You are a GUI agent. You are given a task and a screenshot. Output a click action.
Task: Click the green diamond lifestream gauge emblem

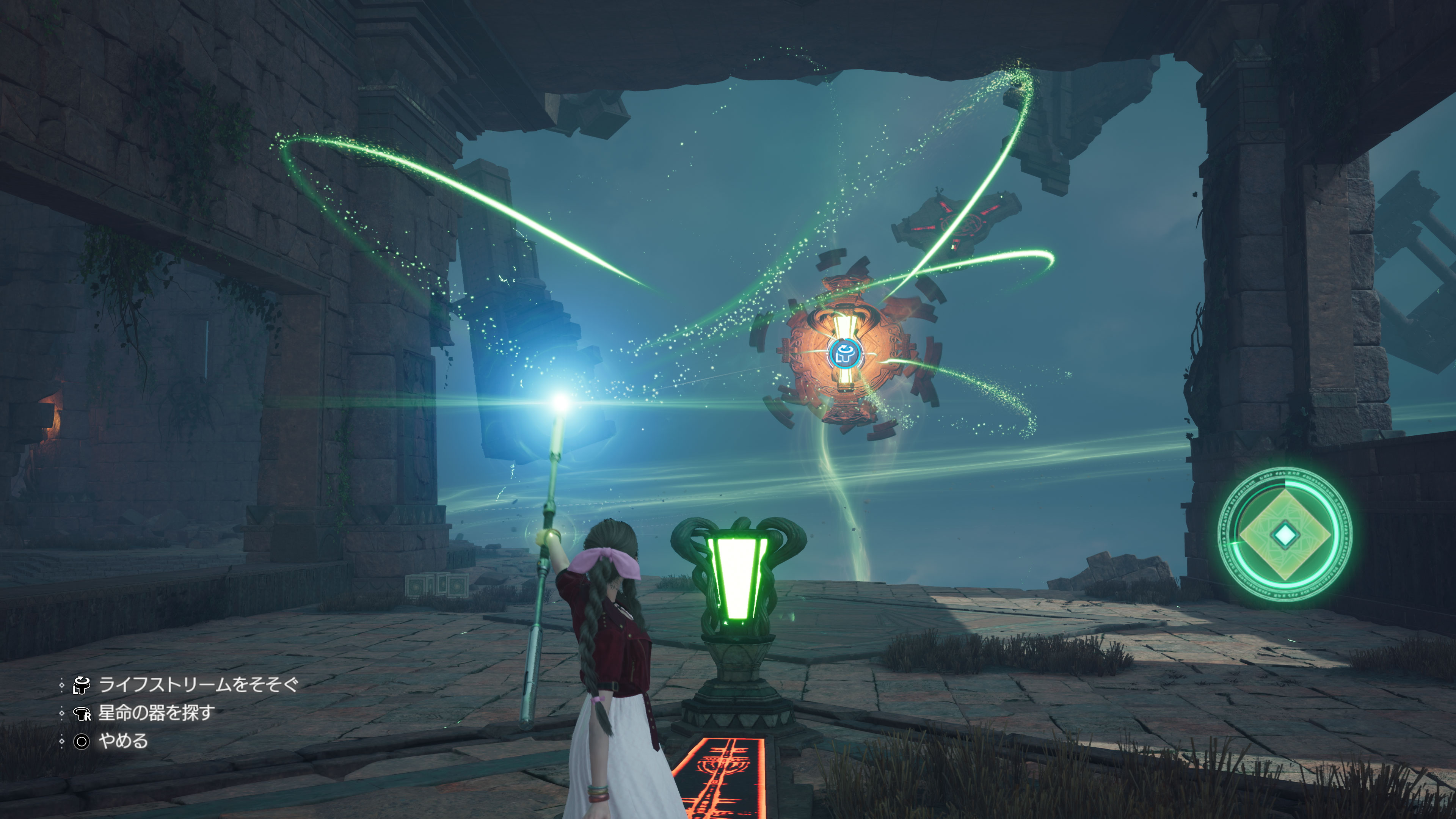tap(1284, 534)
